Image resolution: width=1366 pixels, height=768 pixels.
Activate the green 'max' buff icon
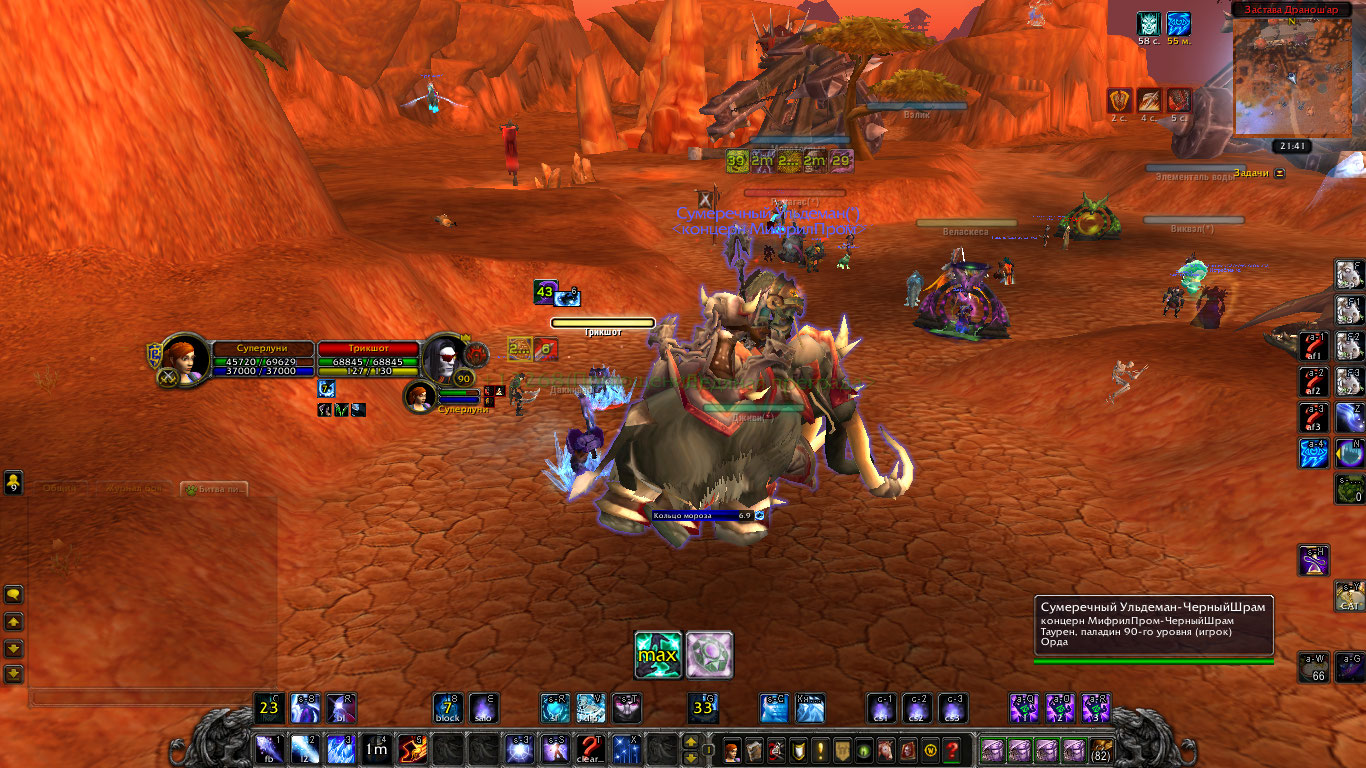click(x=658, y=655)
